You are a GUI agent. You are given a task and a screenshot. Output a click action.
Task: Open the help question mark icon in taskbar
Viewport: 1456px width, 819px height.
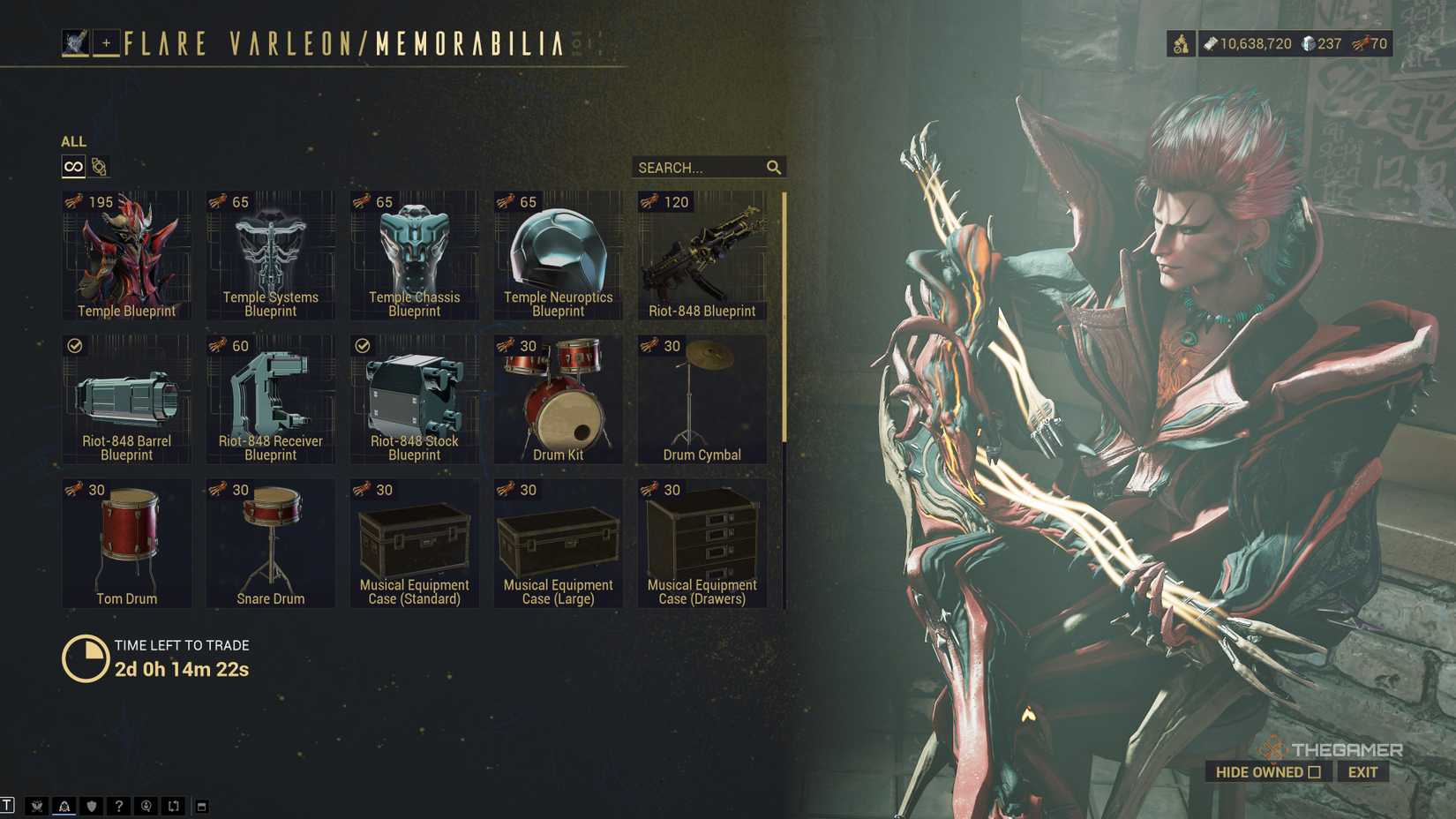point(119,805)
